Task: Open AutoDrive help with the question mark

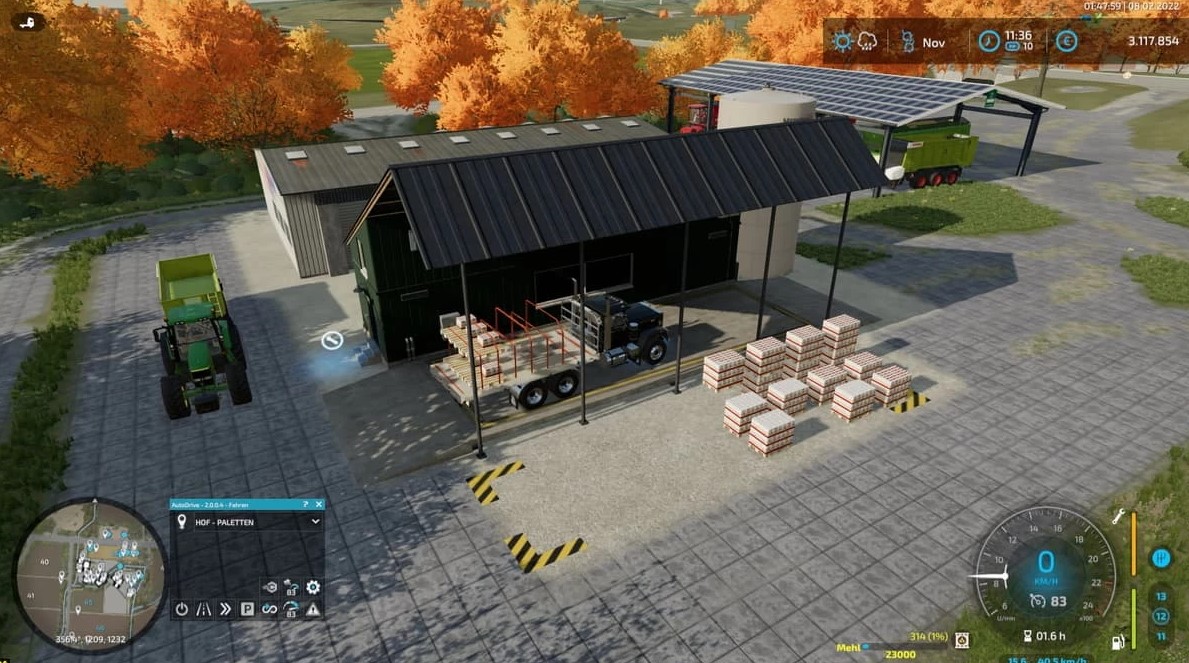Action: pos(305,505)
